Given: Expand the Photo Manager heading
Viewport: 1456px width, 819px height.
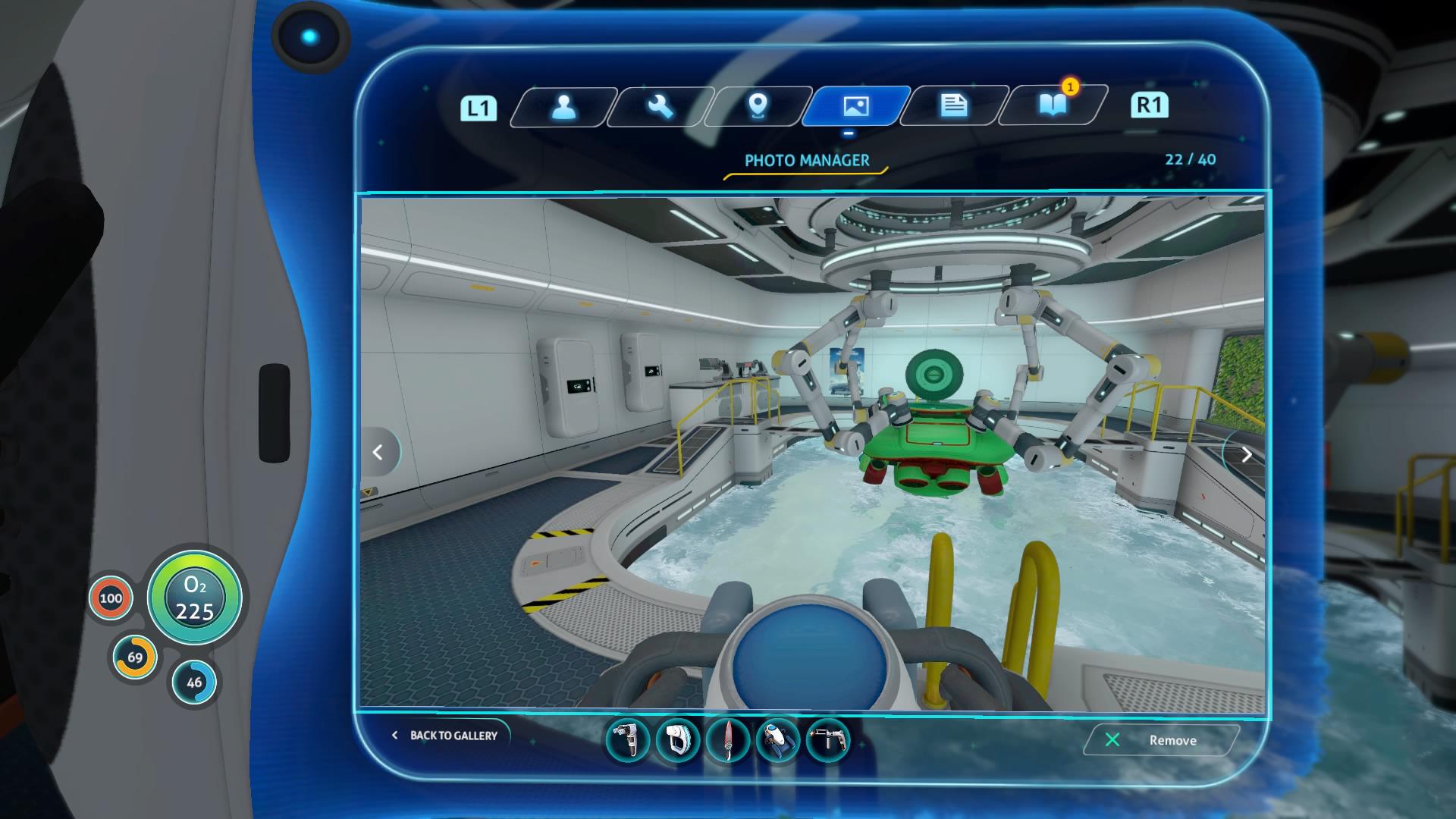Looking at the screenshot, I should (x=807, y=160).
